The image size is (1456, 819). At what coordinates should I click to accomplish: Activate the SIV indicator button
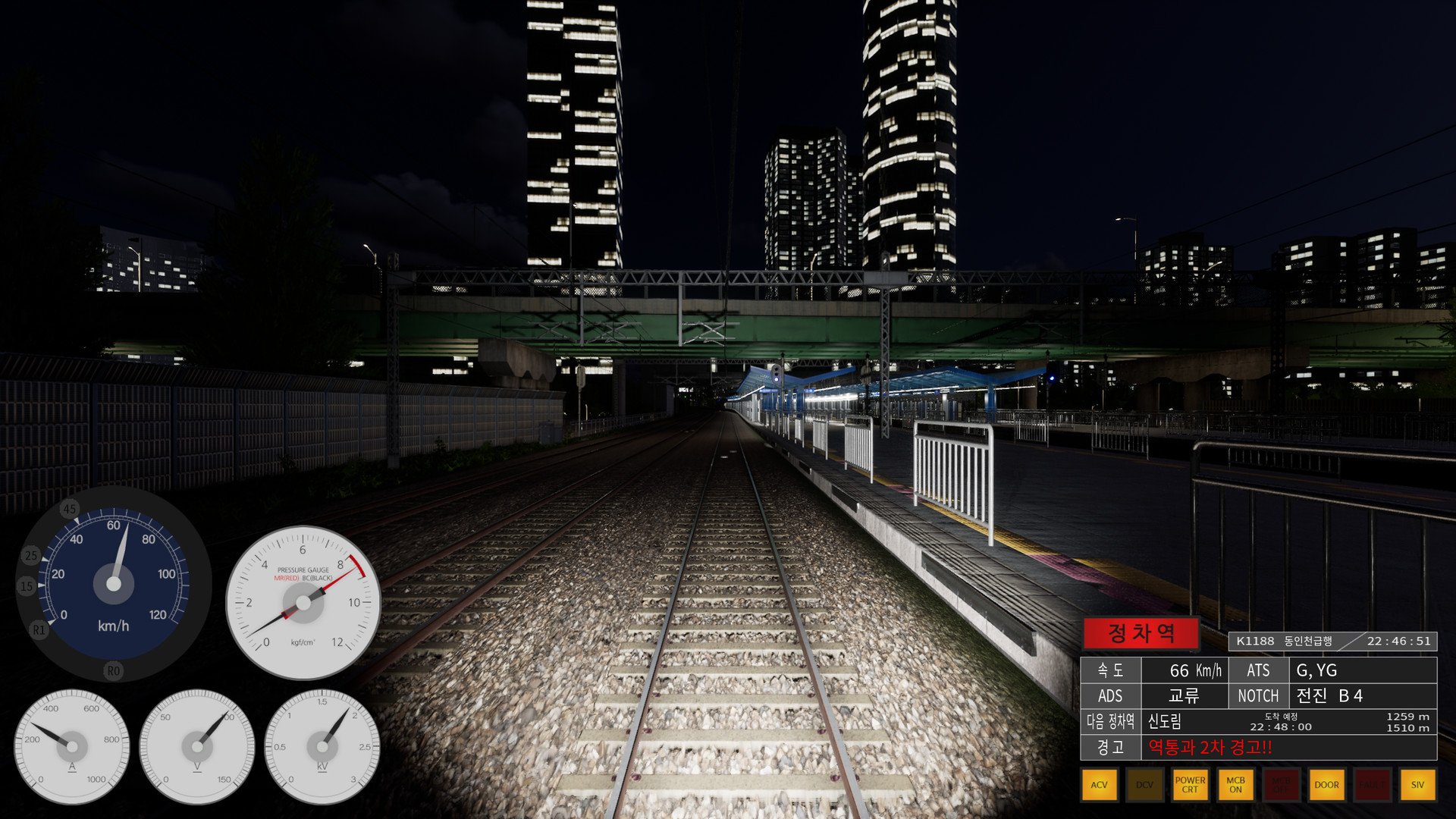[1417, 785]
